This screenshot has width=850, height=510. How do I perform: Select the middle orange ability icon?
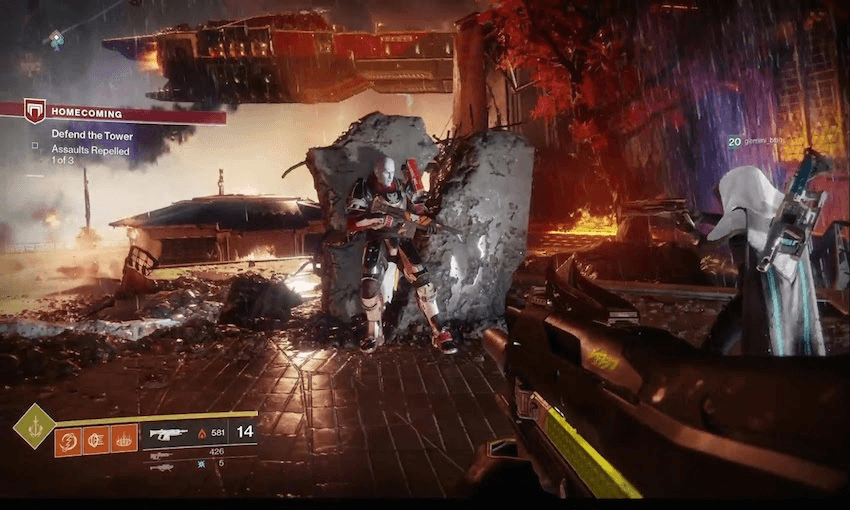(96, 439)
